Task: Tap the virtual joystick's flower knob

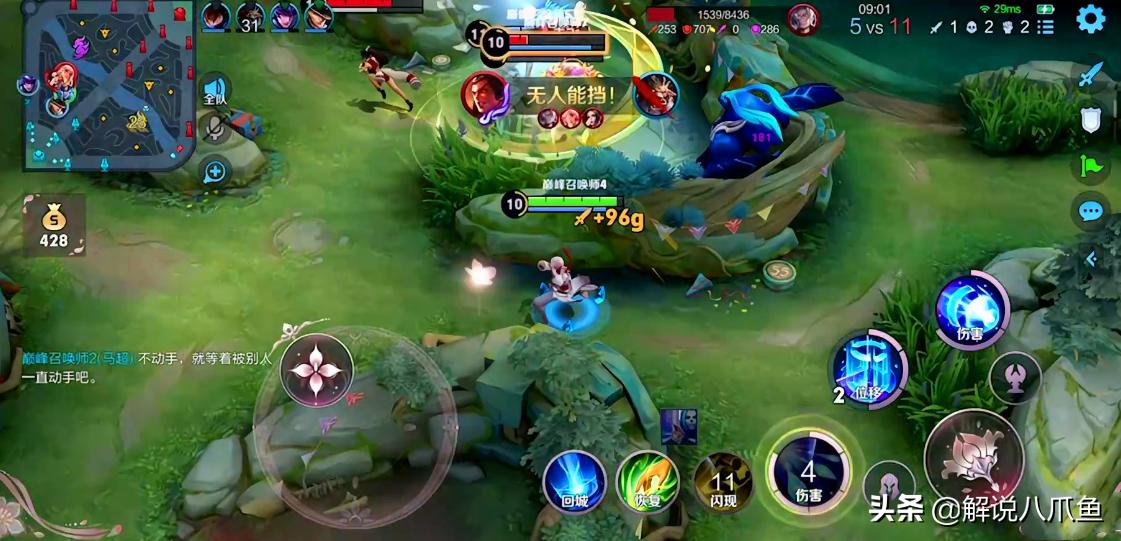Action: pyautogui.click(x=317, y=370)
